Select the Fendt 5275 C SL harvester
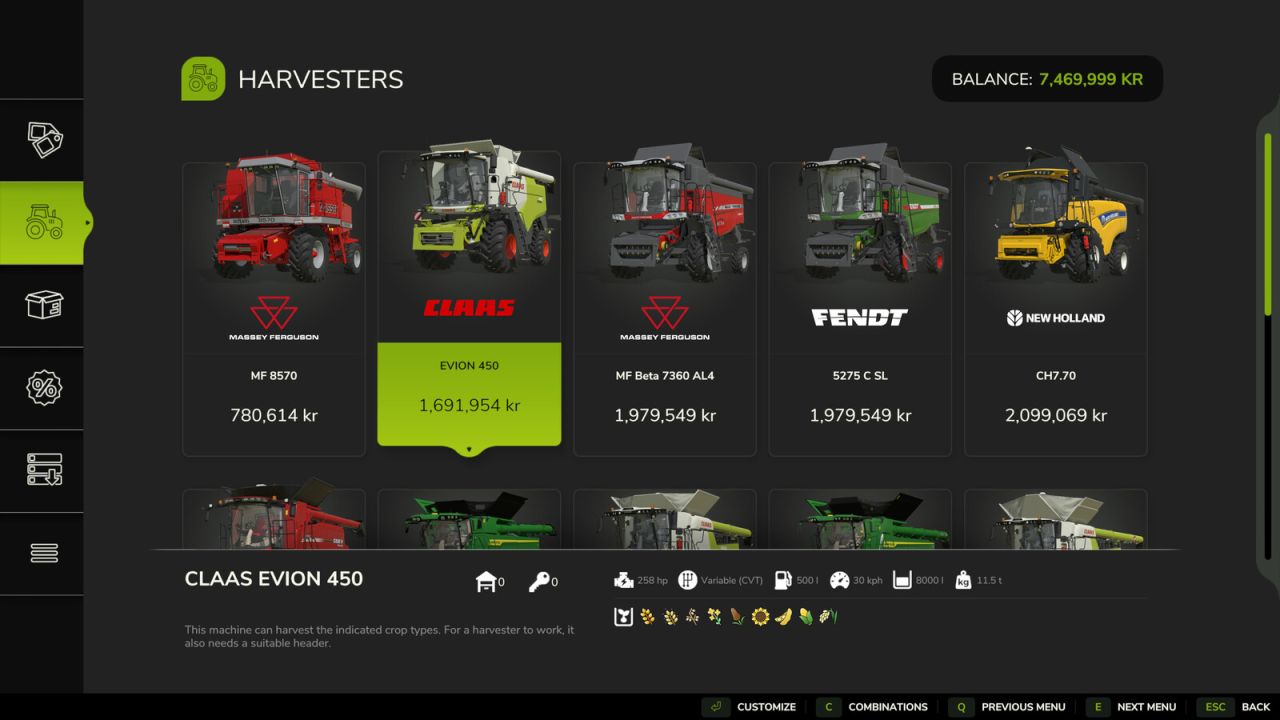Screen dimensions: 1280x720 pyautogui.click(x=860, y=309)
